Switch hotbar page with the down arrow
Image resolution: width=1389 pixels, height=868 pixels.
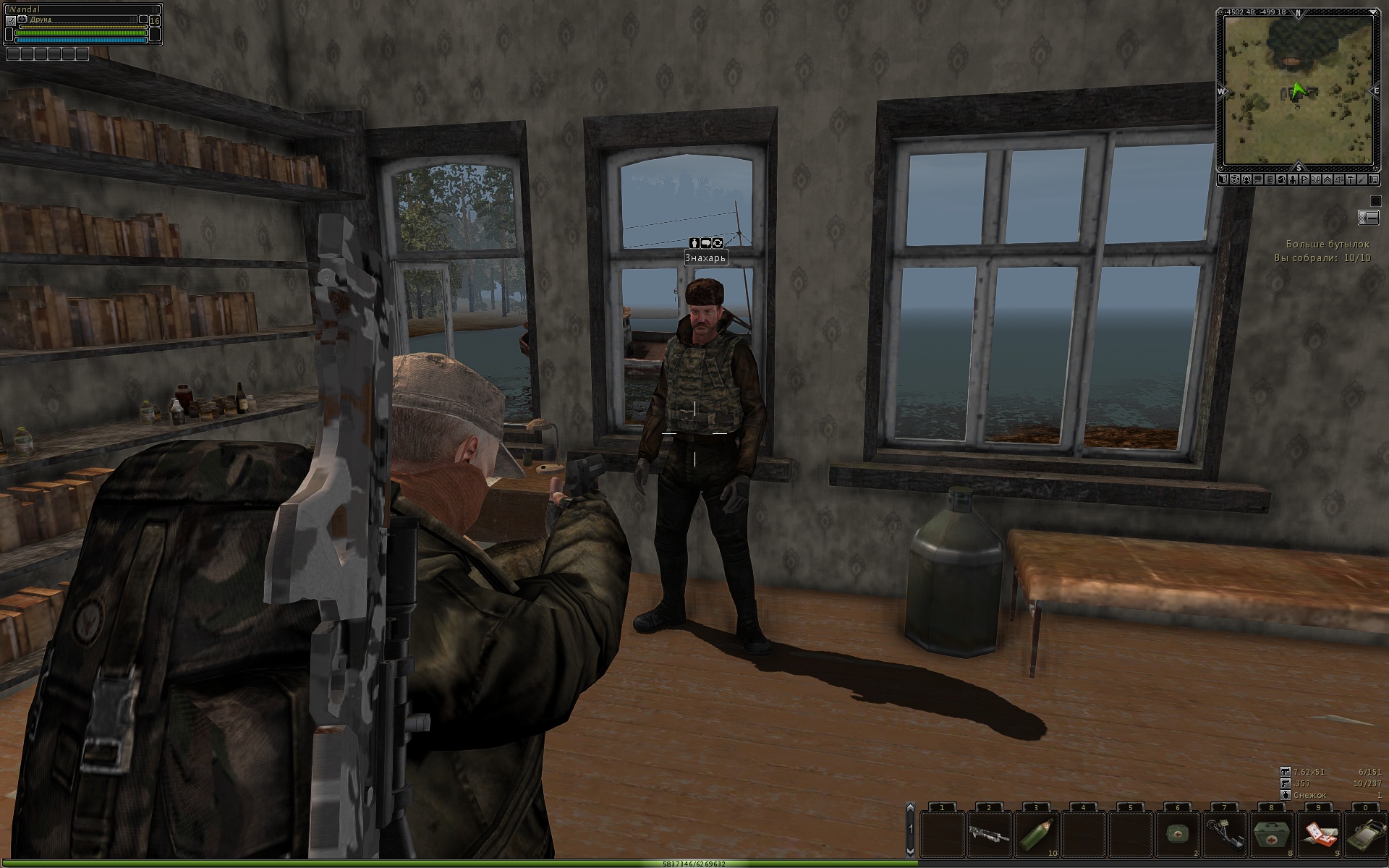coord(910,851)
